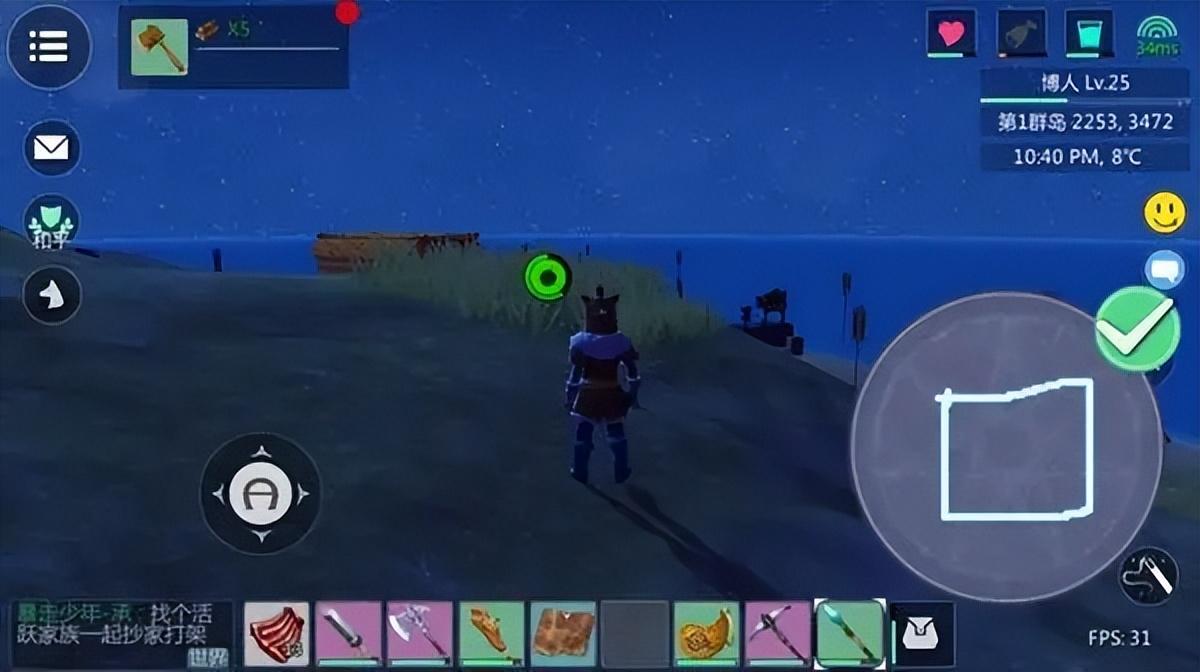Open the chat speech bubble
The image size is (1200, 672).
tap(1164, 270)
